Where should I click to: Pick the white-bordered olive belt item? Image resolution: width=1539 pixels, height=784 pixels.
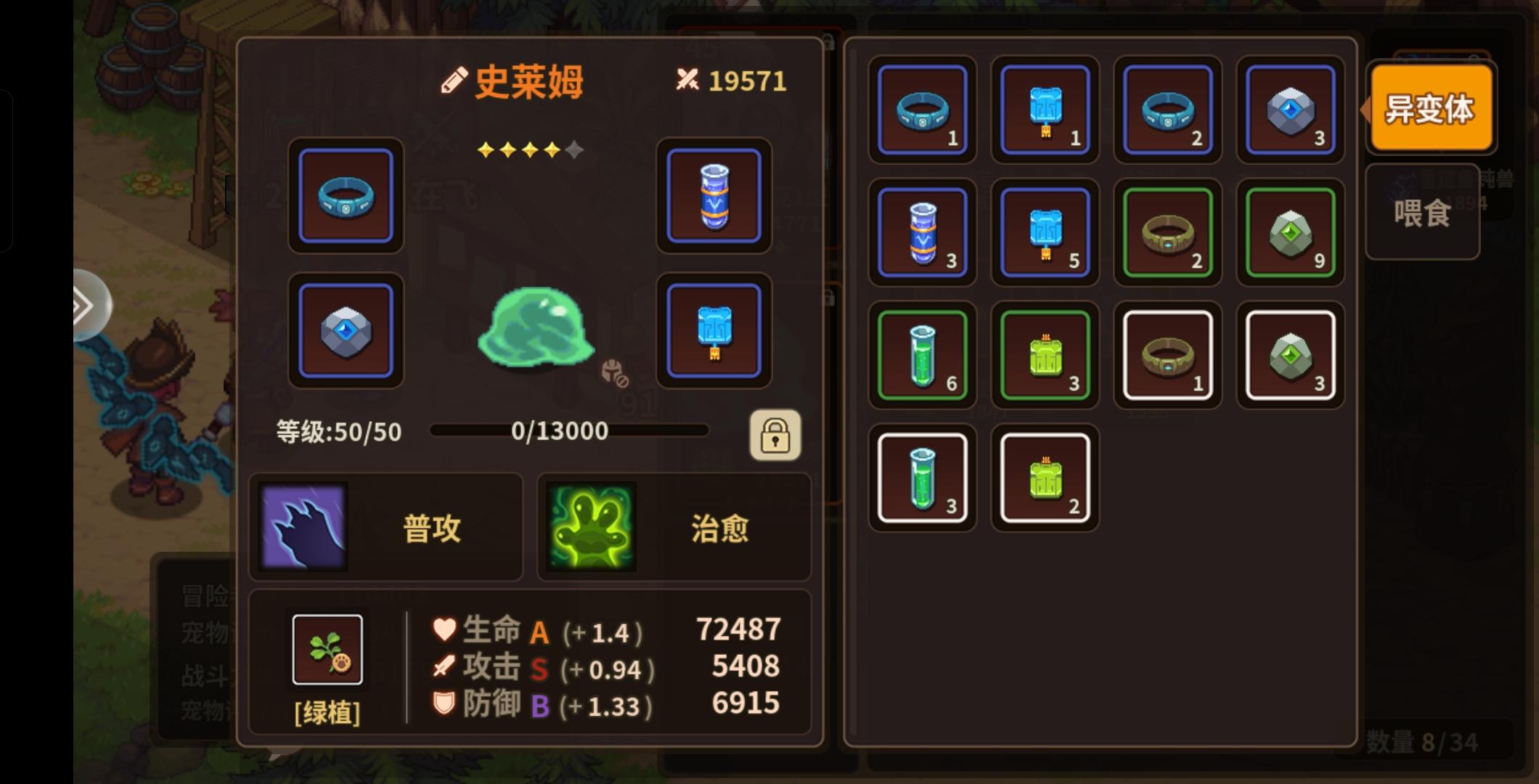(x=1166, y=354)
